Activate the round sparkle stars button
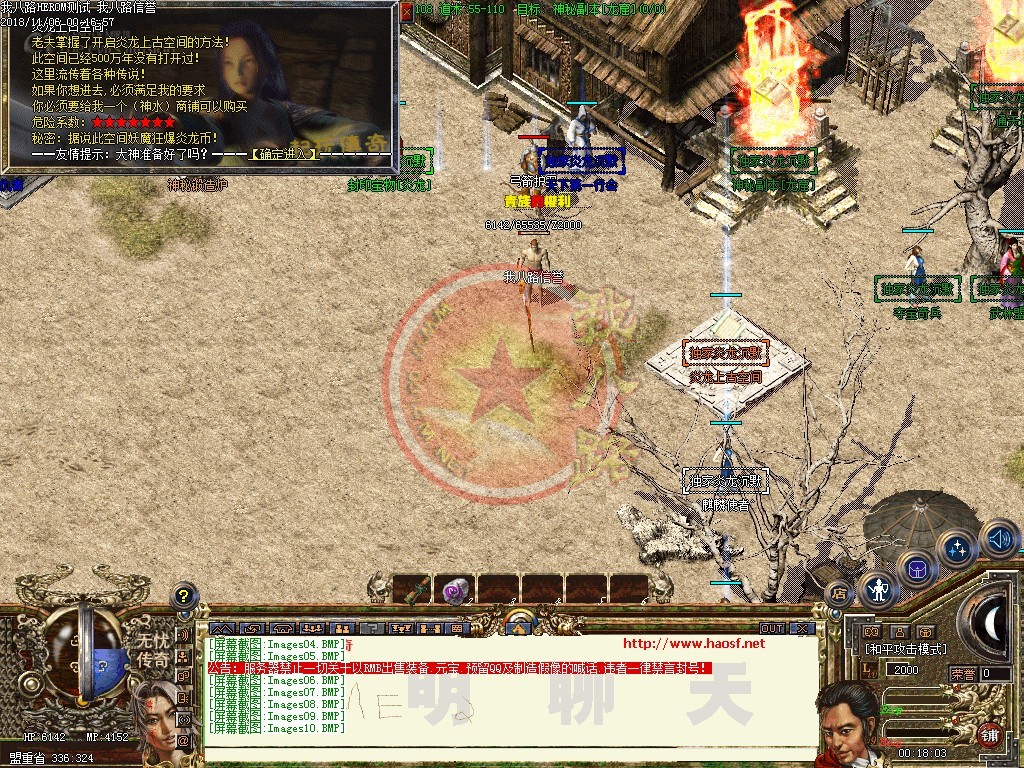This screenshot has width=1024, height=768. coord(957,548)
